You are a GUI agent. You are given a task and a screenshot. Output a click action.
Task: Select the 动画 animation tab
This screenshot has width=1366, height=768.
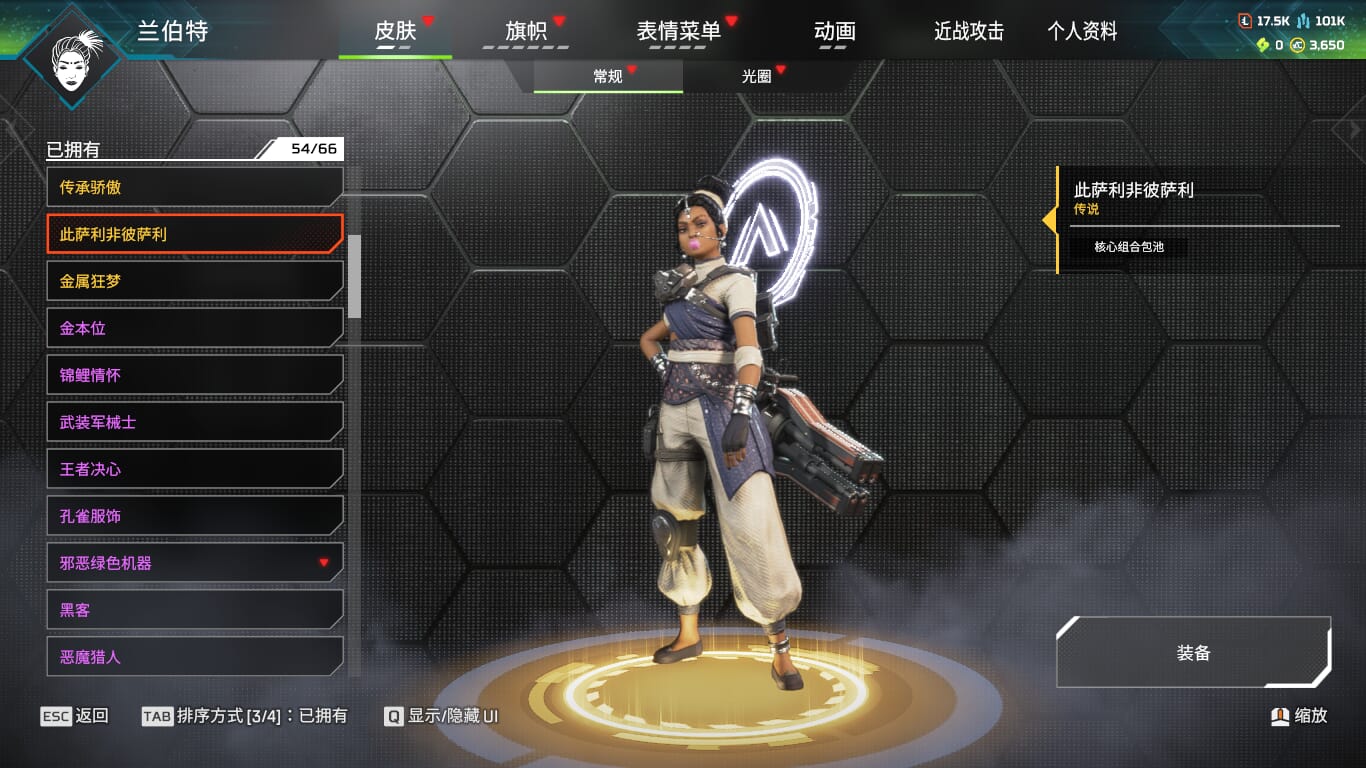(x=834, y=32)
